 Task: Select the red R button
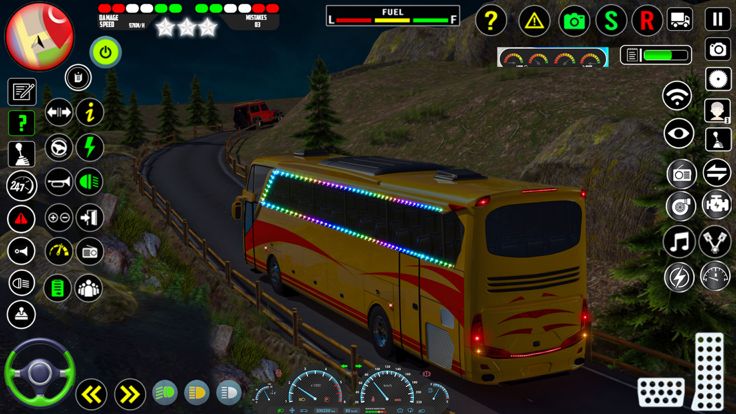(648, 19)
